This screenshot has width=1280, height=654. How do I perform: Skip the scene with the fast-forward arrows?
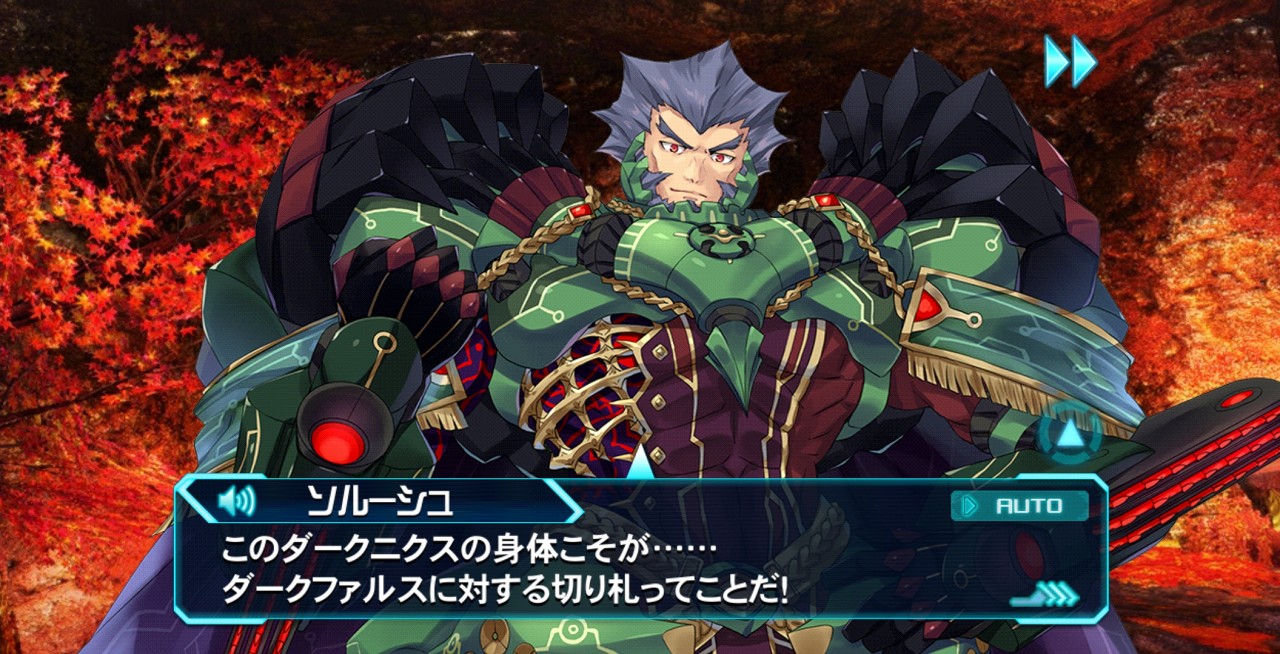click(x=1070, y=61)
